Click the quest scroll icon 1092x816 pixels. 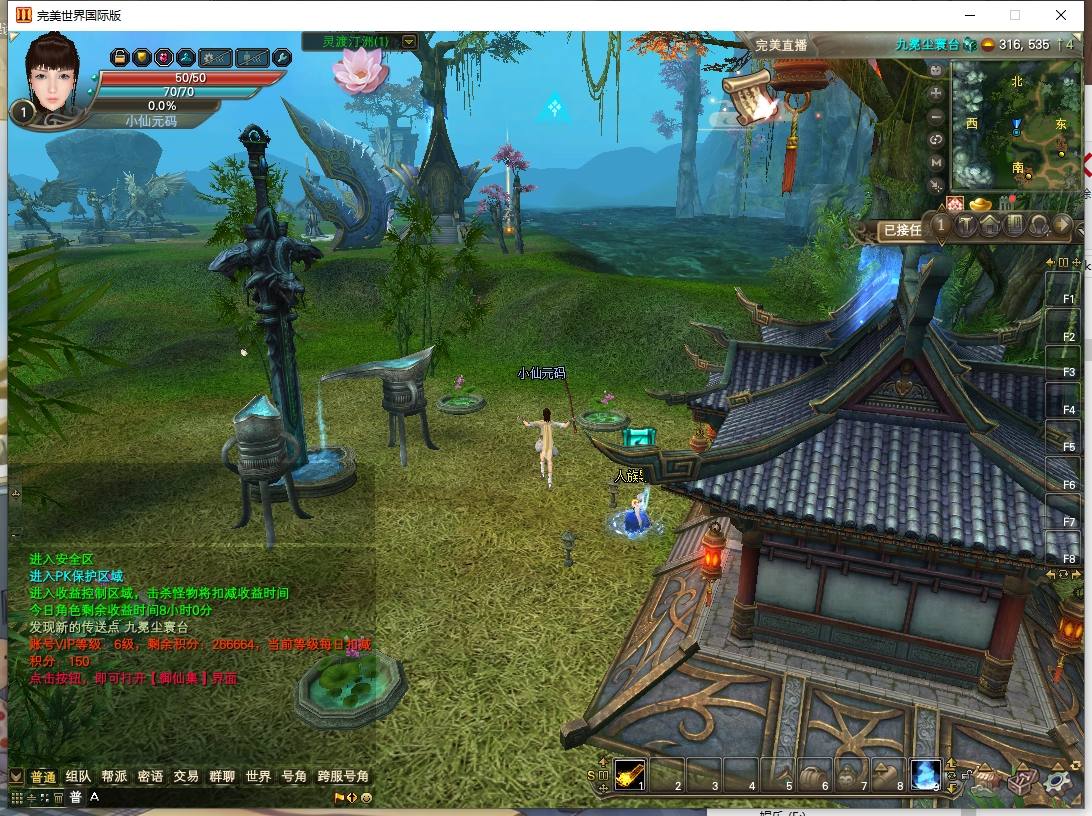coord(752,98)
